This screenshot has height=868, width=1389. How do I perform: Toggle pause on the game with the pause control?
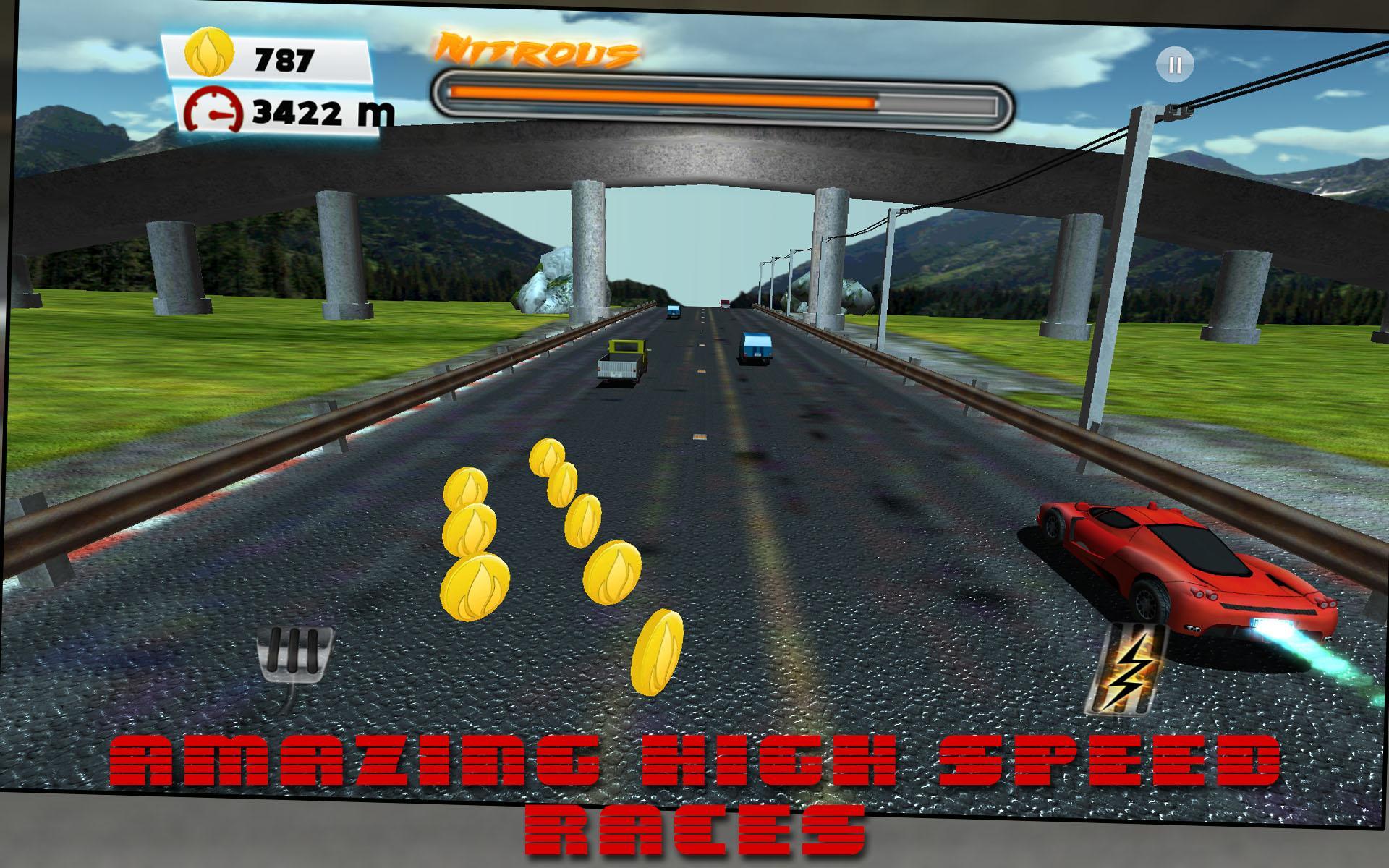coord(1175,64)
